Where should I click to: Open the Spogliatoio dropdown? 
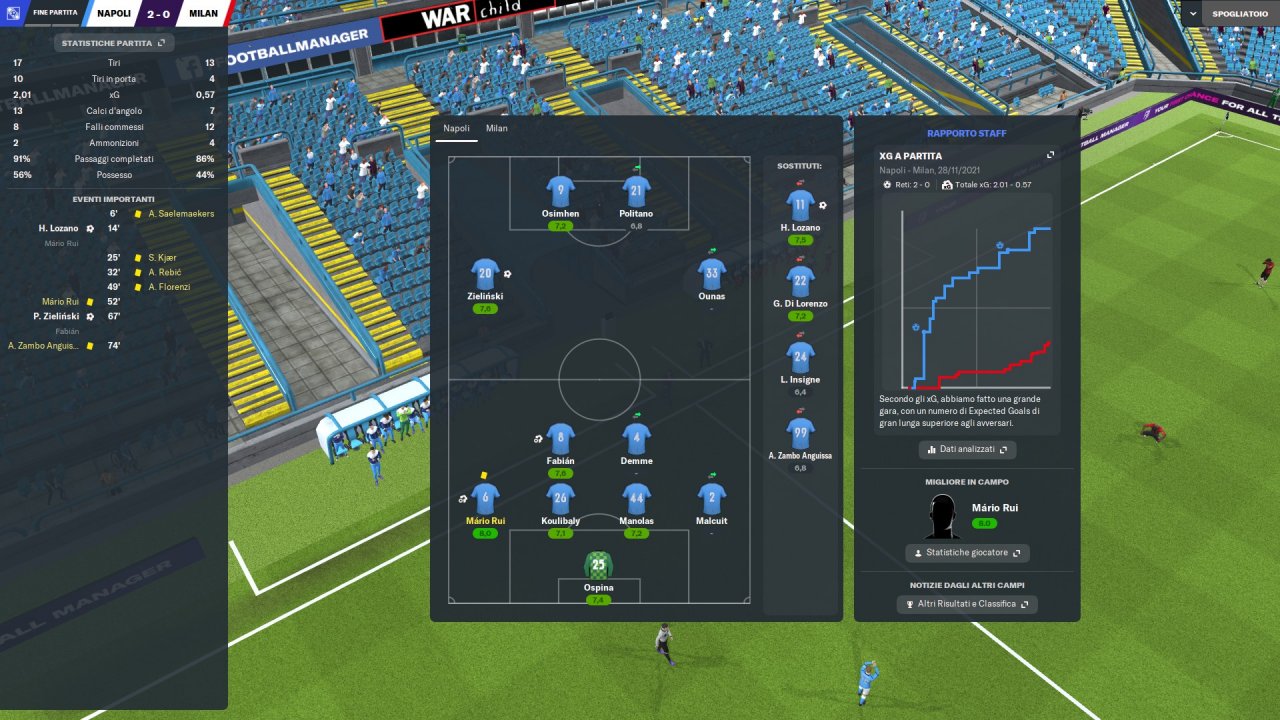[x=1229, y=14]
